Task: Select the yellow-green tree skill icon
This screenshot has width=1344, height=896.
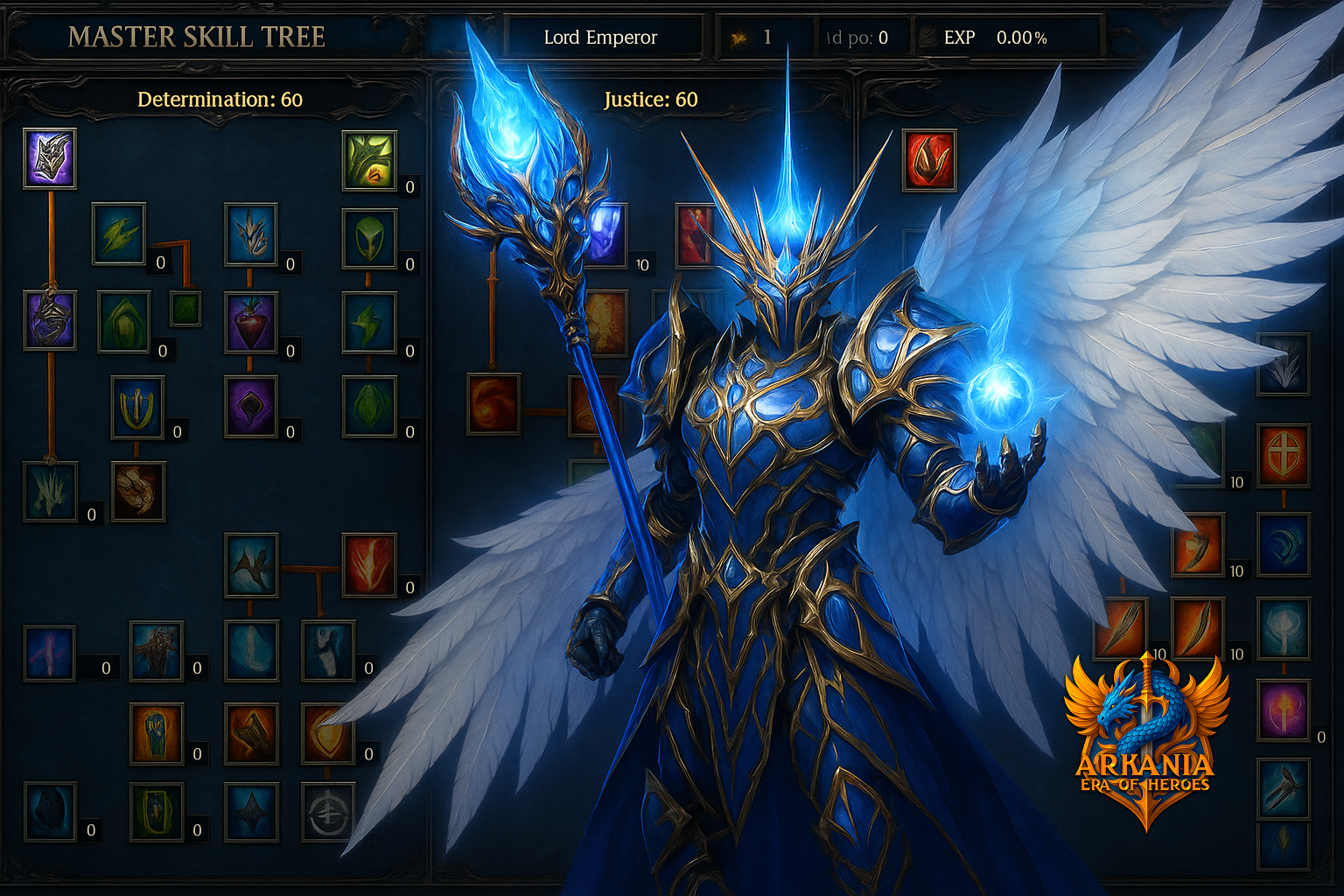Action: [x=367, y=162]
